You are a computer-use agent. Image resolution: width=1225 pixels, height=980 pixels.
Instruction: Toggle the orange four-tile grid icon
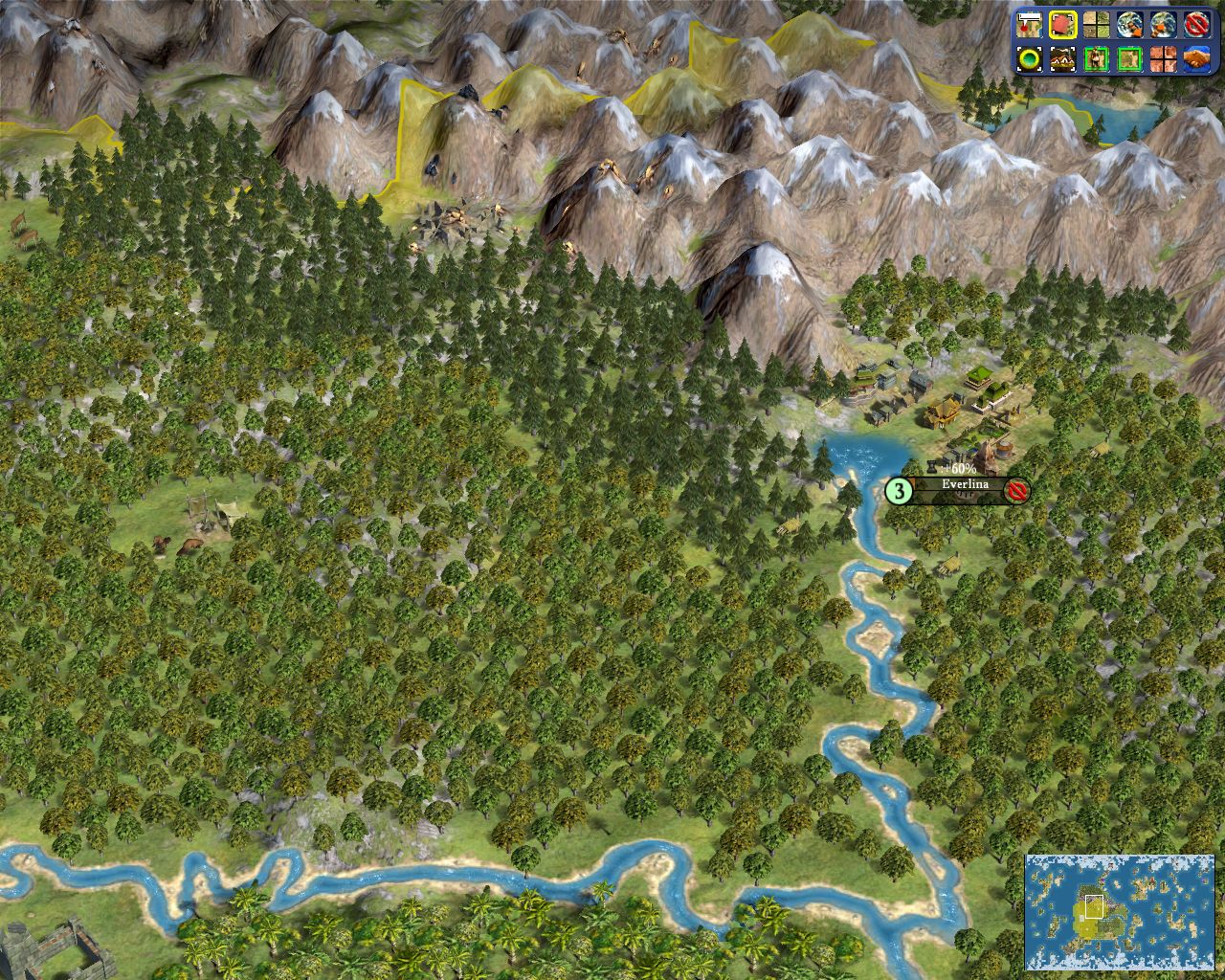pos(1163,59)
